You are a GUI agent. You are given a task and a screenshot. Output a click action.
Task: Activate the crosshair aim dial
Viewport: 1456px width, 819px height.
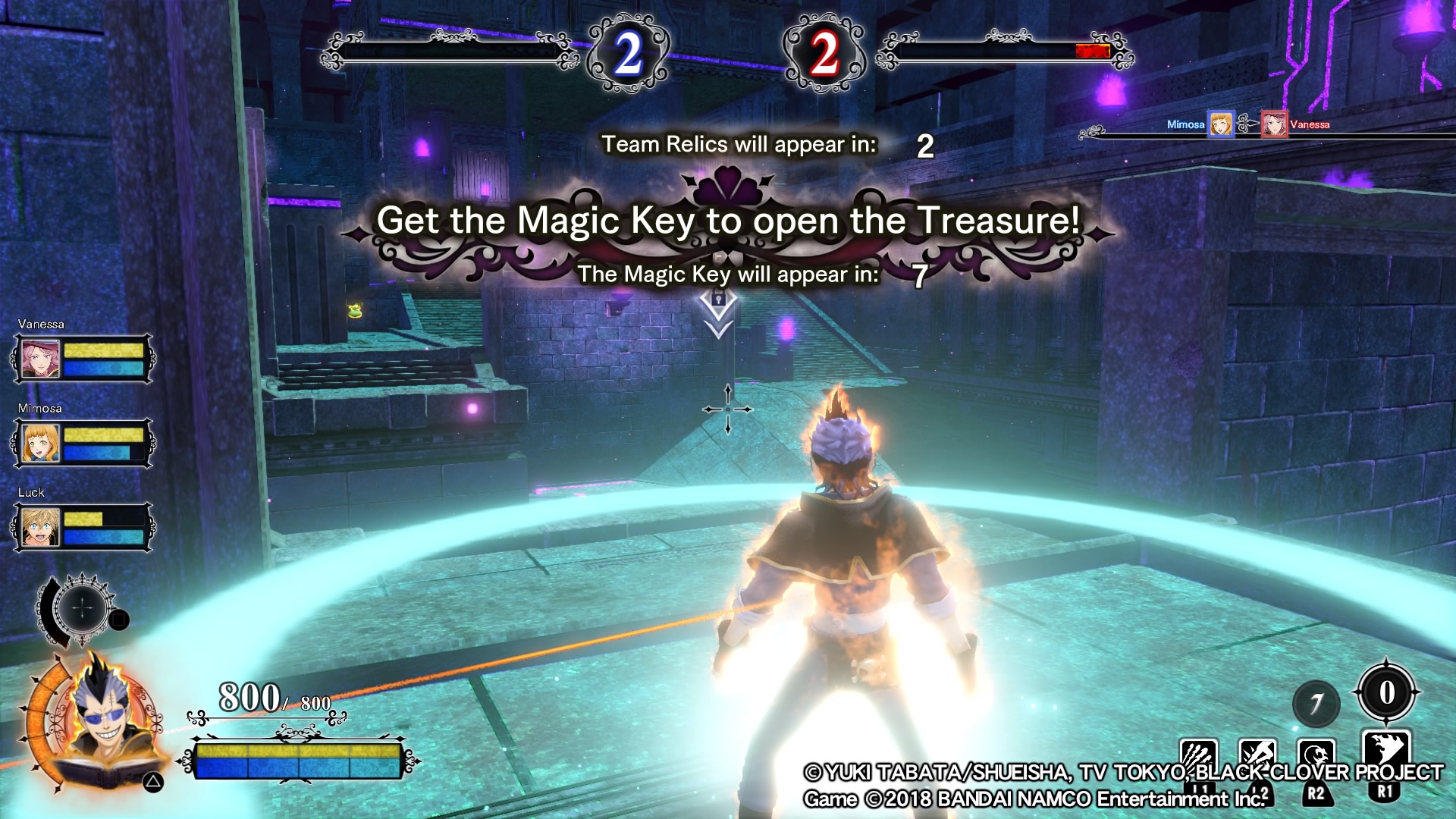(x=83, y=608)
